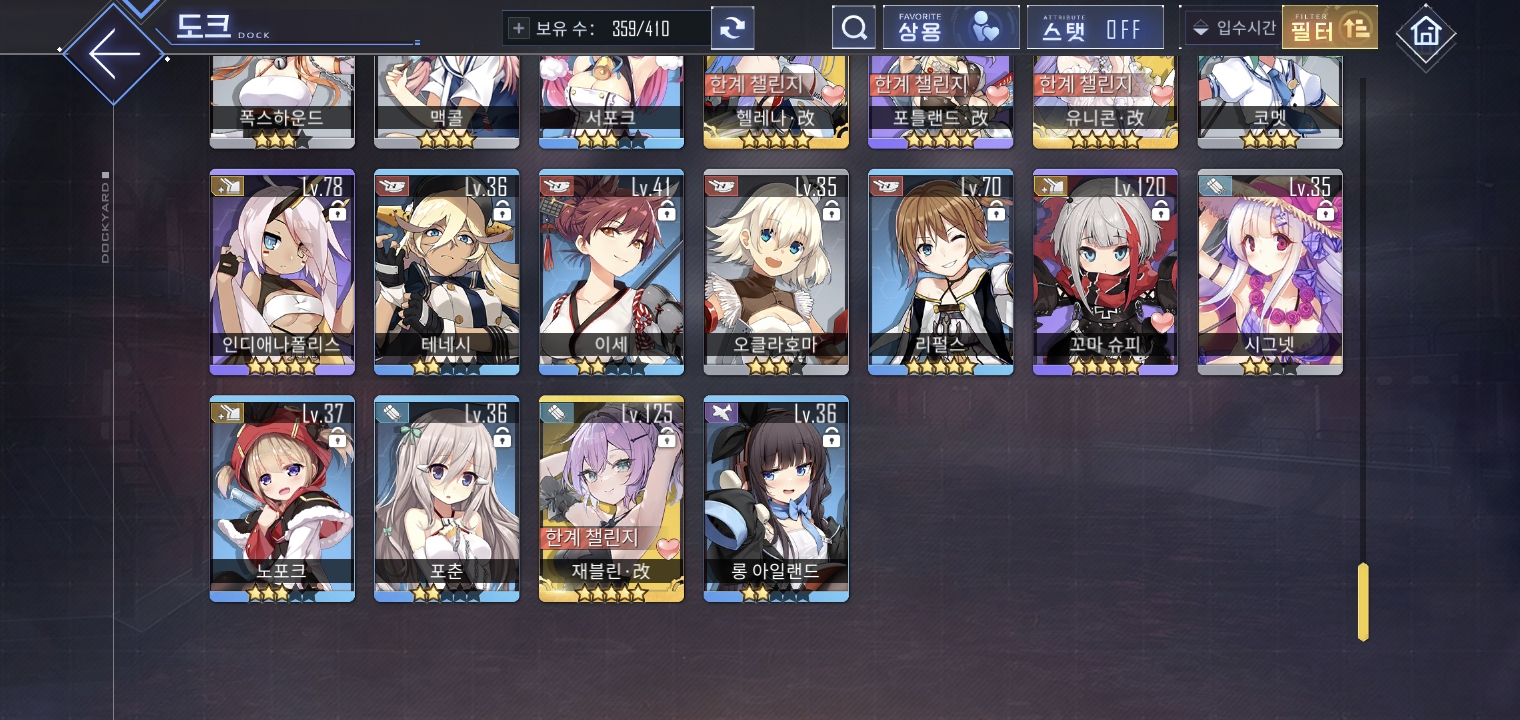Go back using the arrow button
Viewport: 1520px width, 720px height.
click(x=113, y=52)
